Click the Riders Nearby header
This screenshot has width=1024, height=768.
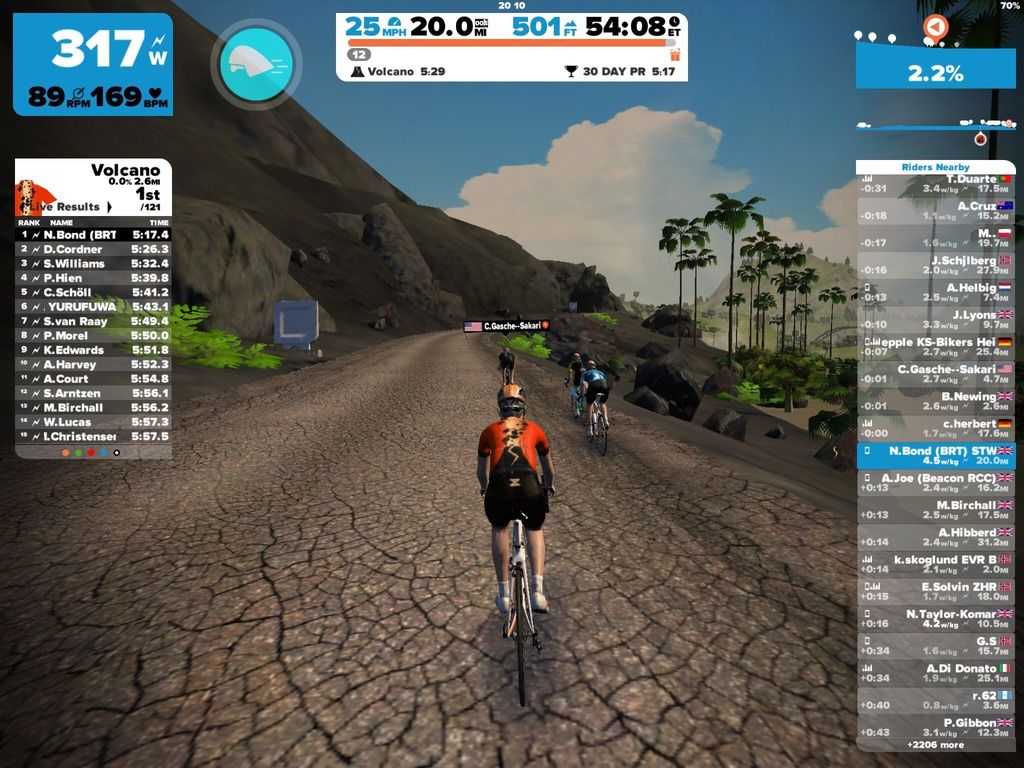coord(935,167)
